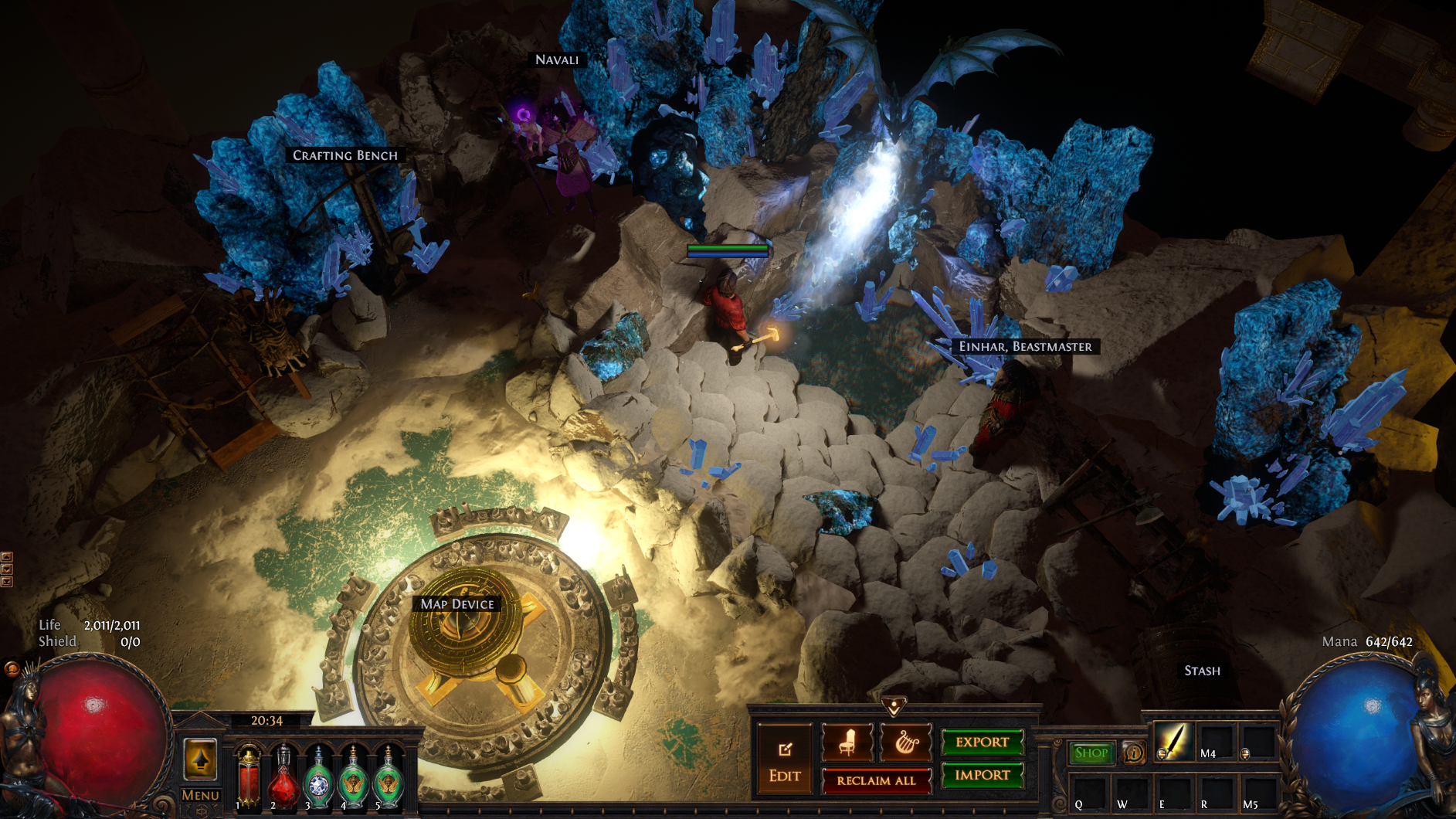Image resolution: width=1456 pixels, height=819 pixels.
Task: Click the Map Device name label
Action: coord(457,604)
